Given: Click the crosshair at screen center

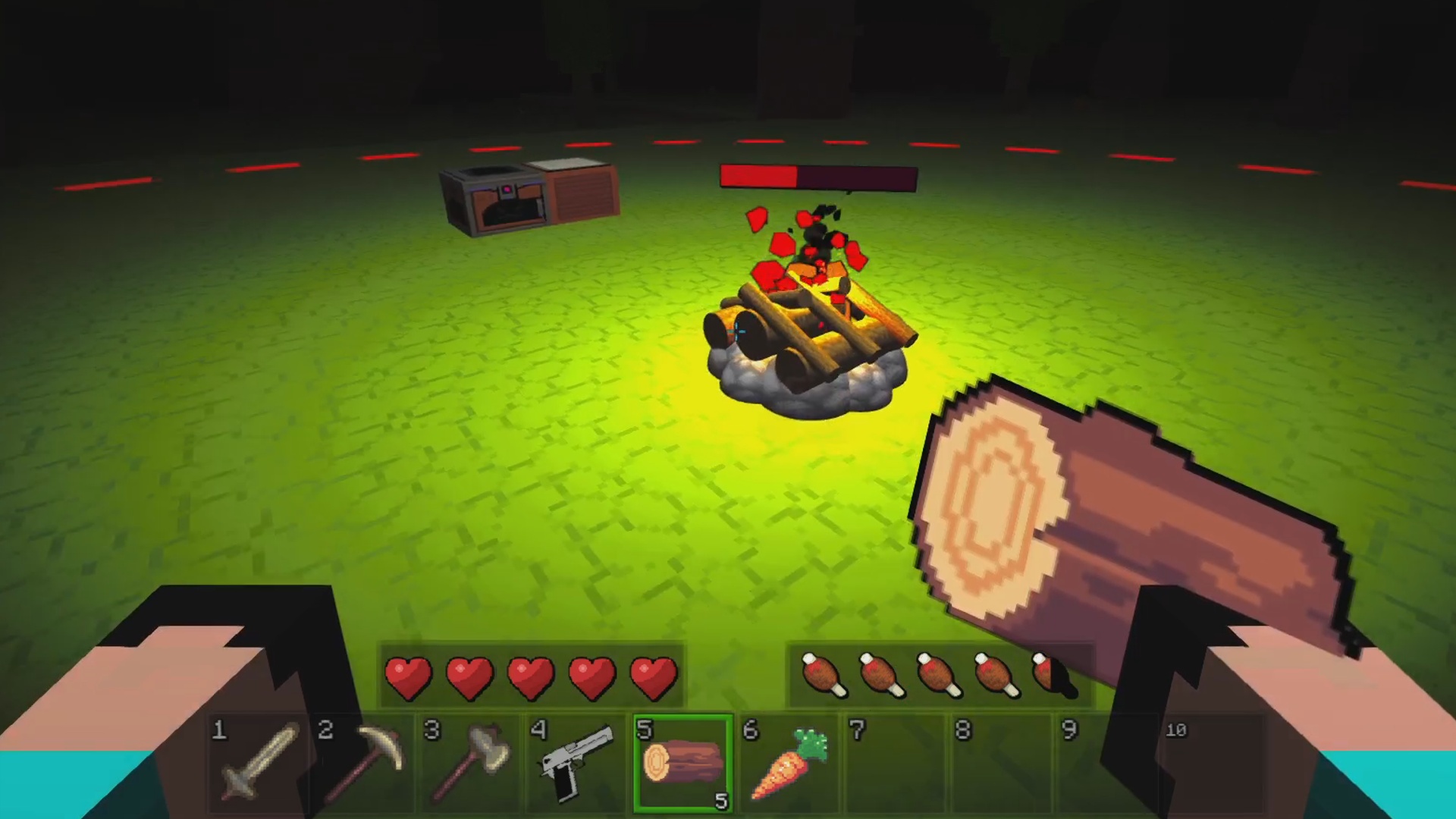Looking at the screenshot, I should click(x=736, y=330).
